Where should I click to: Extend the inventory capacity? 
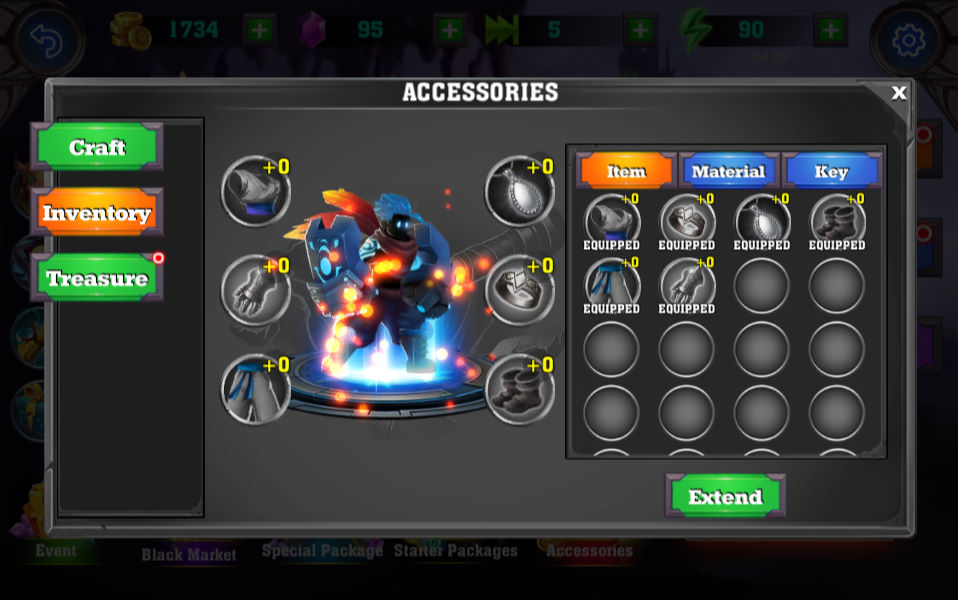725,497
